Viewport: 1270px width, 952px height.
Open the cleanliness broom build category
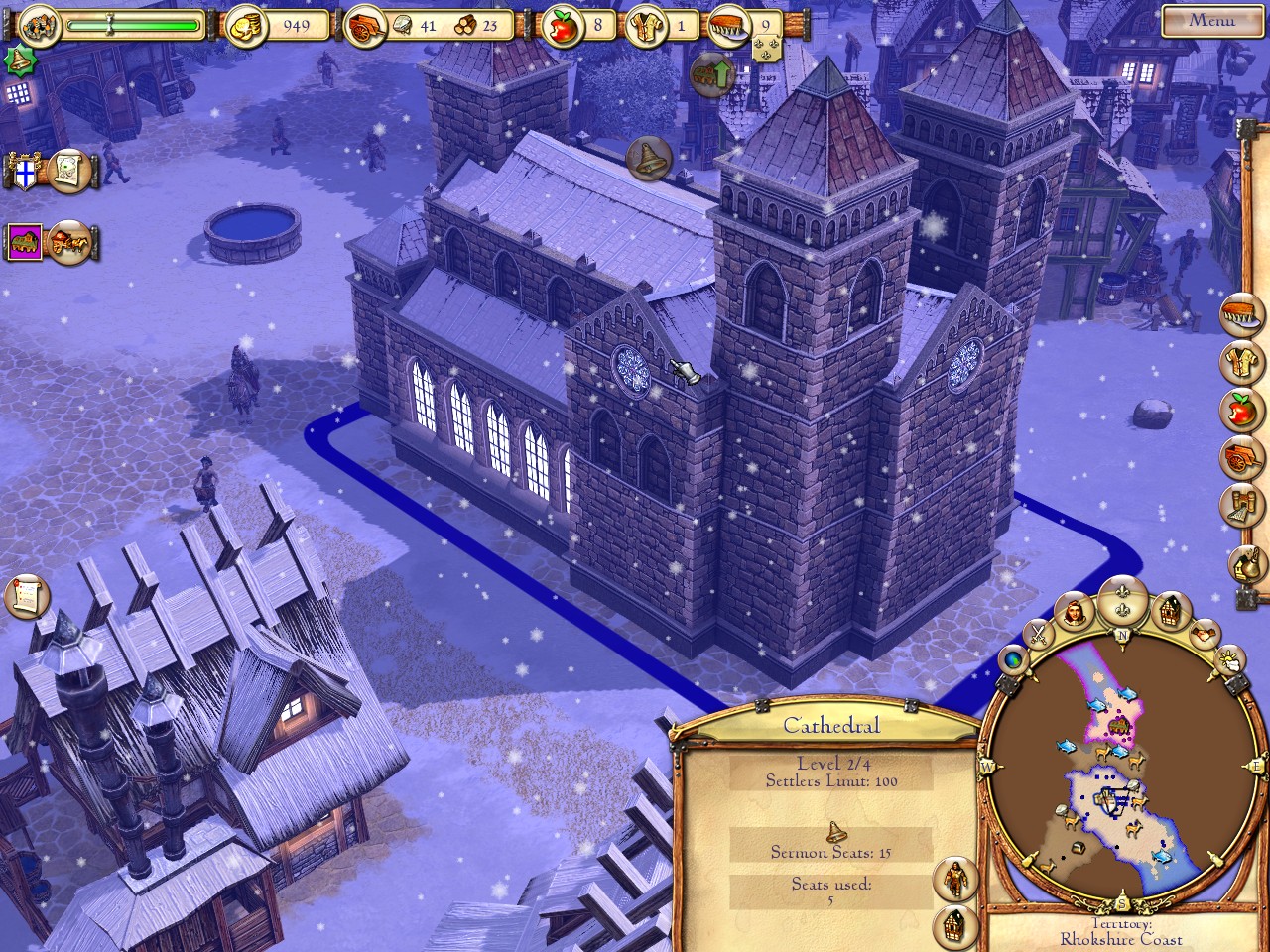pyautogui.click(x=1243, y=316)
